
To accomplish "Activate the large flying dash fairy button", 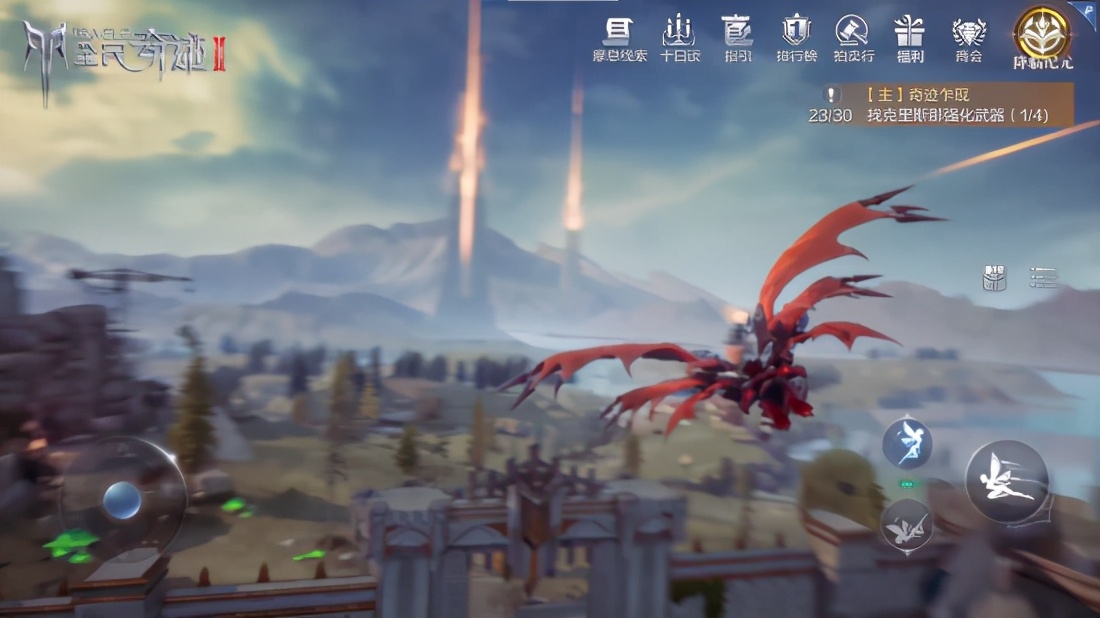I will point(1006,480).
